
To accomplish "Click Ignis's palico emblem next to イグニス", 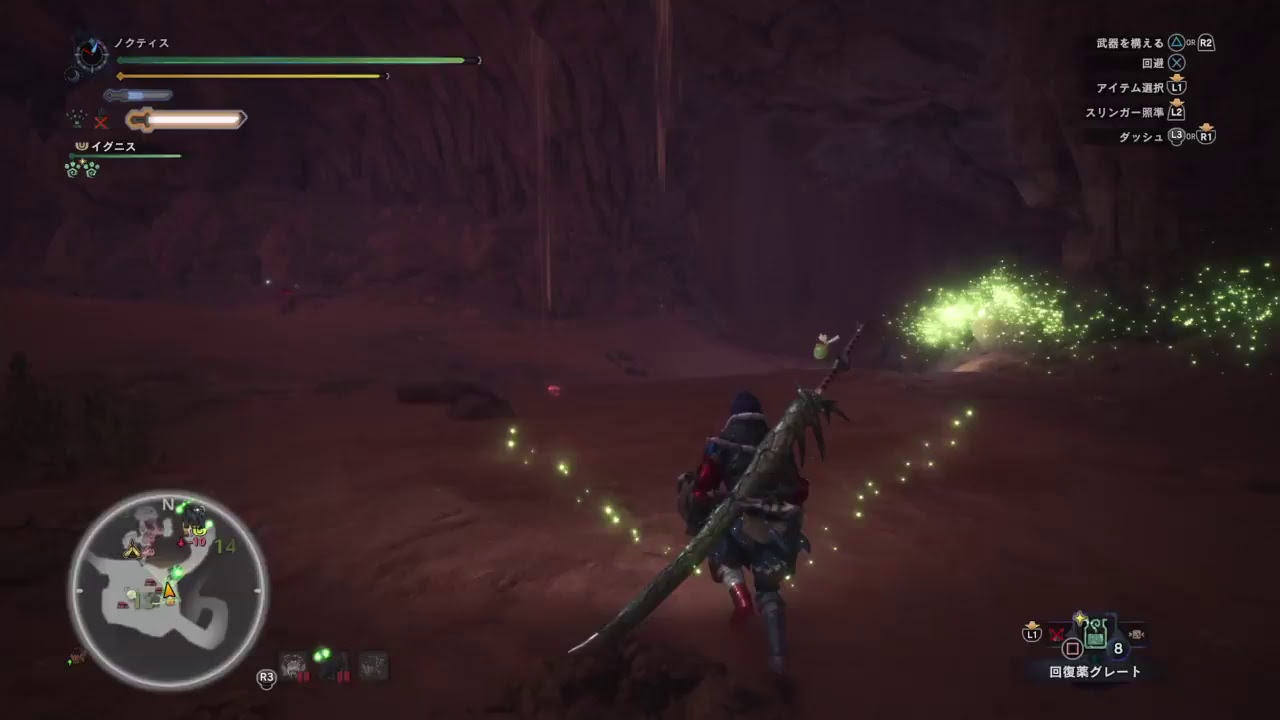I will pyautogui.click(x=82, y=146).
